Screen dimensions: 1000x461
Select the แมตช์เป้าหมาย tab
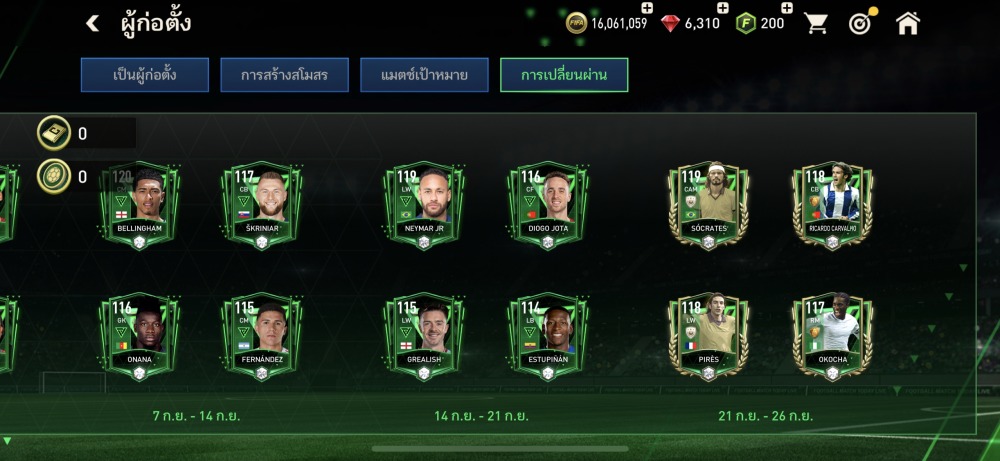[x=424, y=75]
